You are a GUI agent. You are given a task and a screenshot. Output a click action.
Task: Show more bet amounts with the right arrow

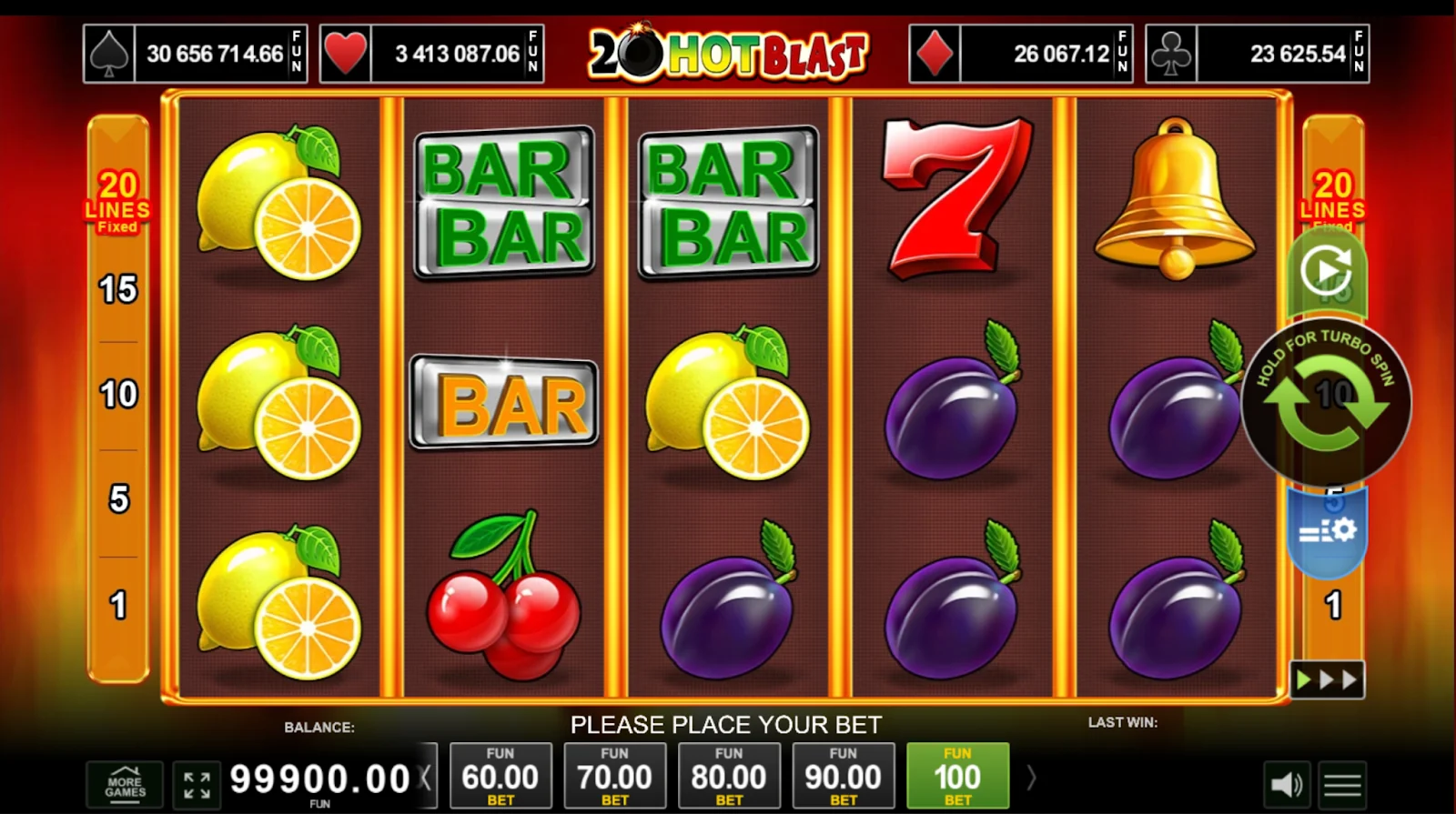click(x=1031, y=778)
